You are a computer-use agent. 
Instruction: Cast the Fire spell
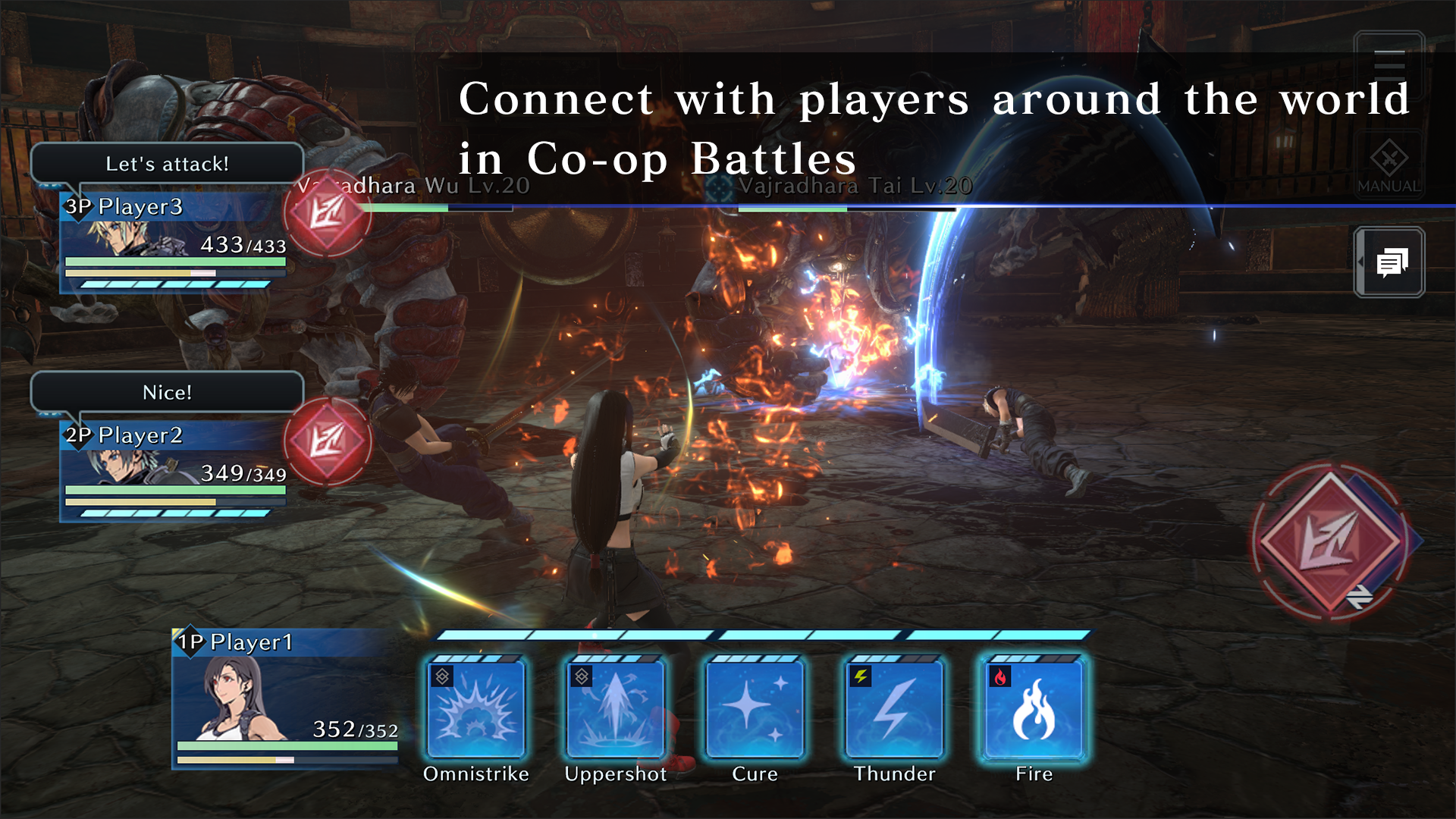click(1034, 711)
